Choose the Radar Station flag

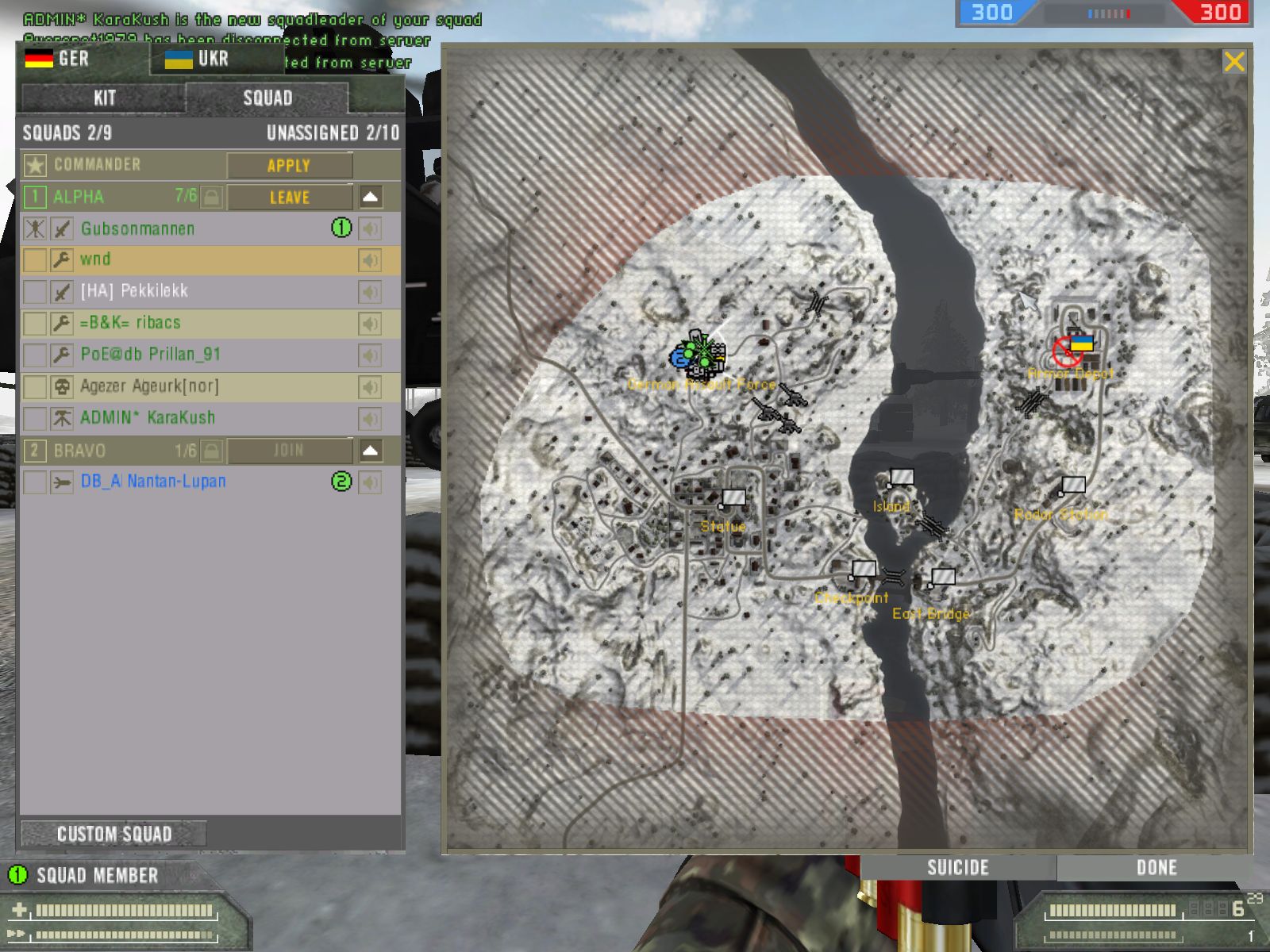[1072, 485]
